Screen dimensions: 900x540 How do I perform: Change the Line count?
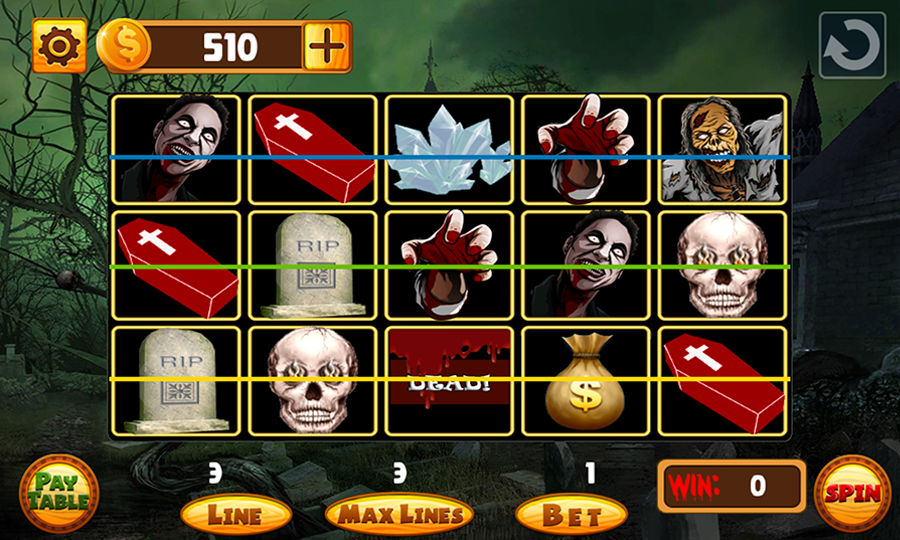coord(236,515)
